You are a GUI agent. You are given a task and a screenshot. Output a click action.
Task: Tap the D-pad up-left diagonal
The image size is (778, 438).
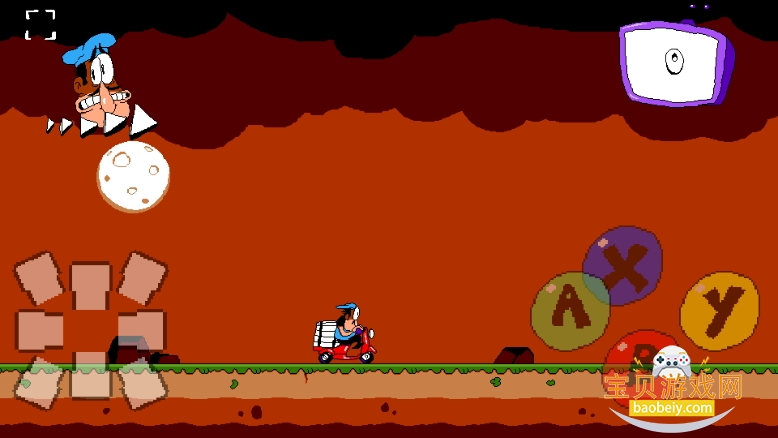(39, 277)
